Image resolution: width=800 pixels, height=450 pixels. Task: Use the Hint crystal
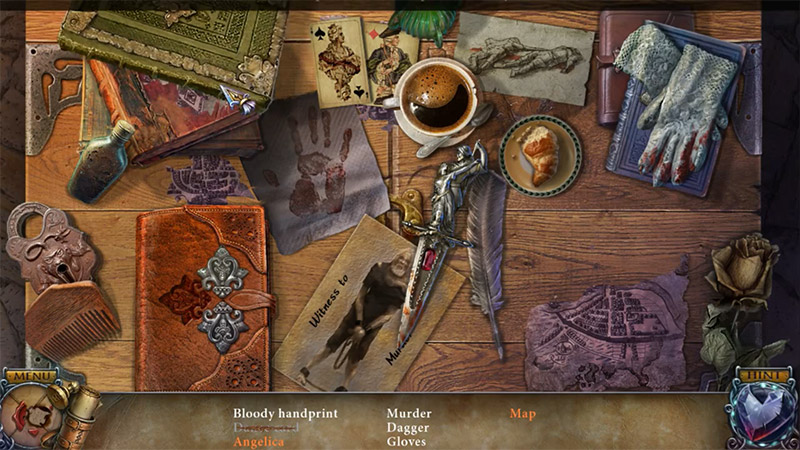(763, 414)
